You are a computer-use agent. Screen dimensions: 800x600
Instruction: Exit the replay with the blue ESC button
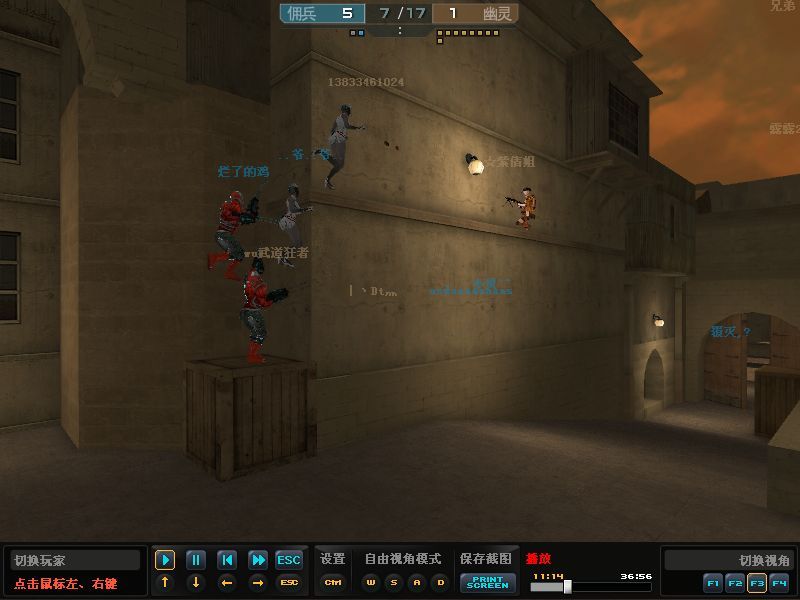(x=289, y=560)
